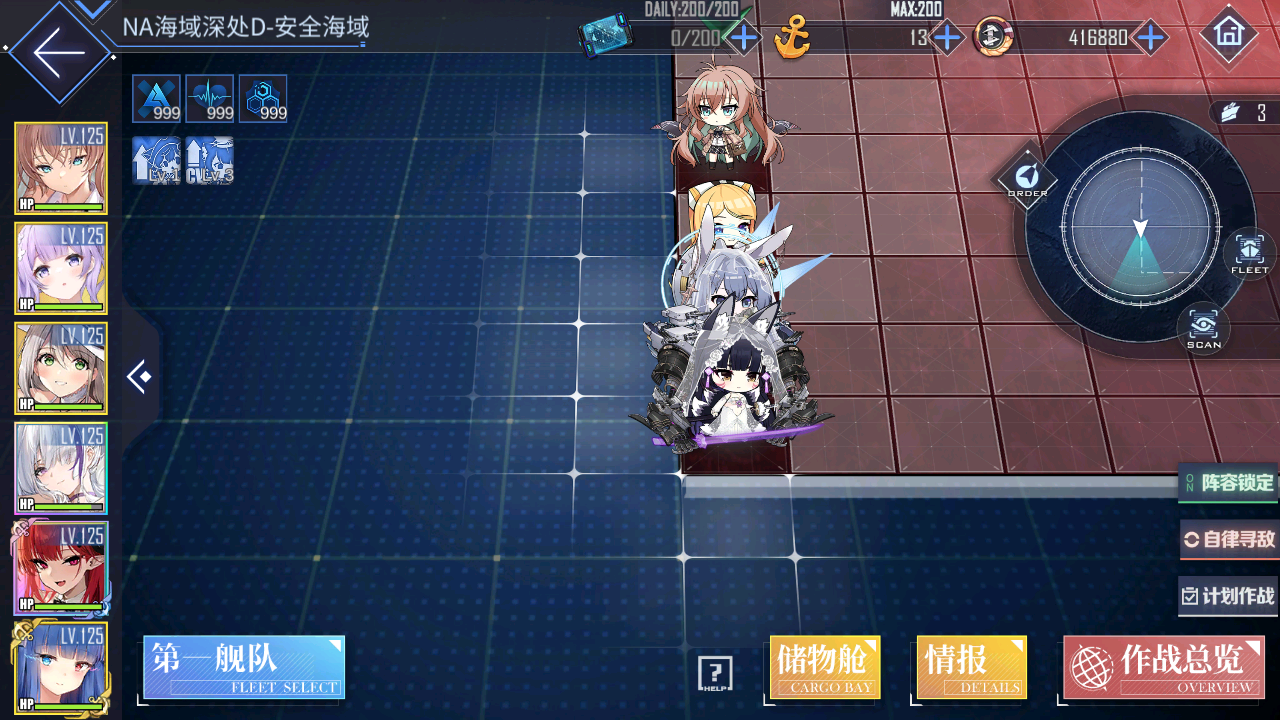
Task: Open the 作战总览 overview
Action: [1163, 666]
